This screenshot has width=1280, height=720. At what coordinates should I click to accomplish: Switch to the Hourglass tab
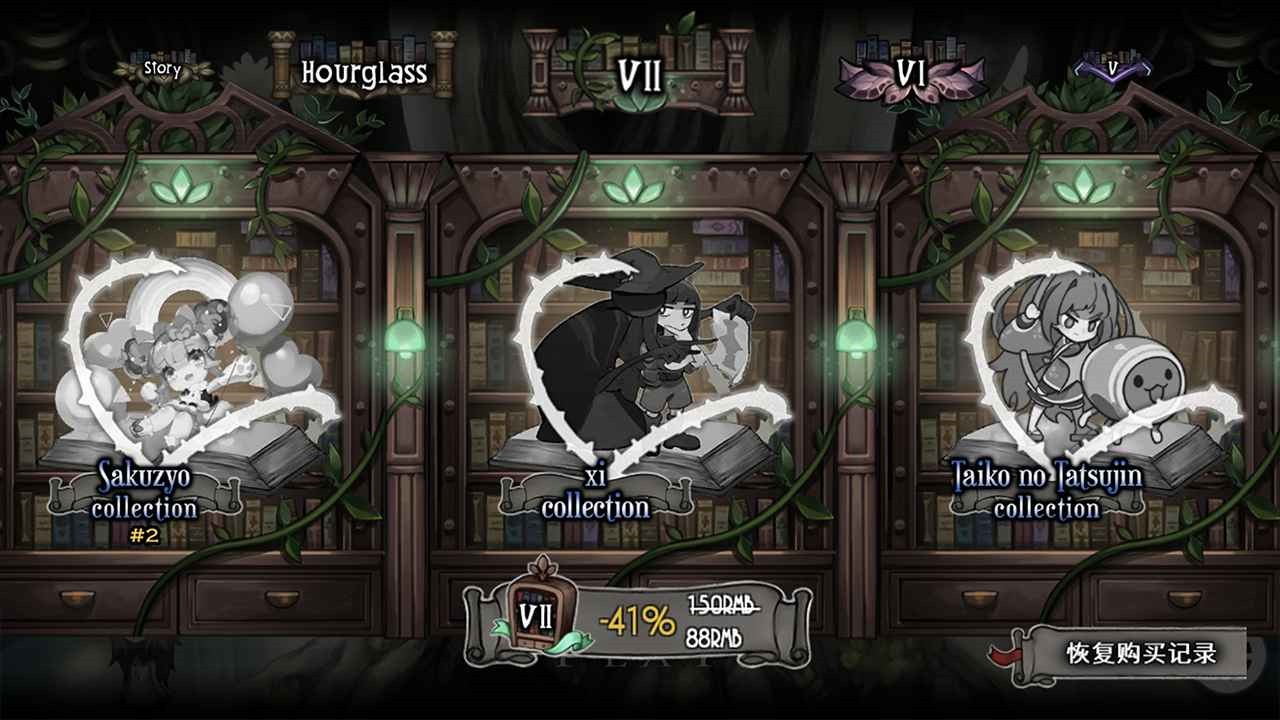[365, 70]
